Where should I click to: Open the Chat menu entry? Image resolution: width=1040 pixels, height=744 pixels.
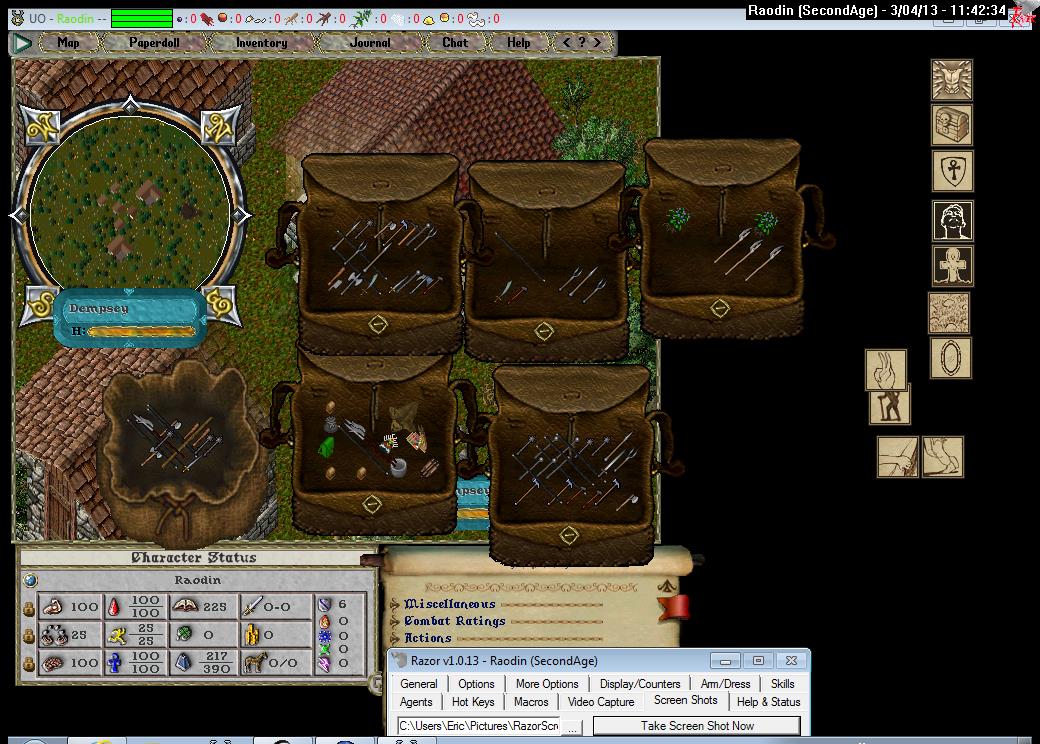pyautogui.click(x=455, y=43)
